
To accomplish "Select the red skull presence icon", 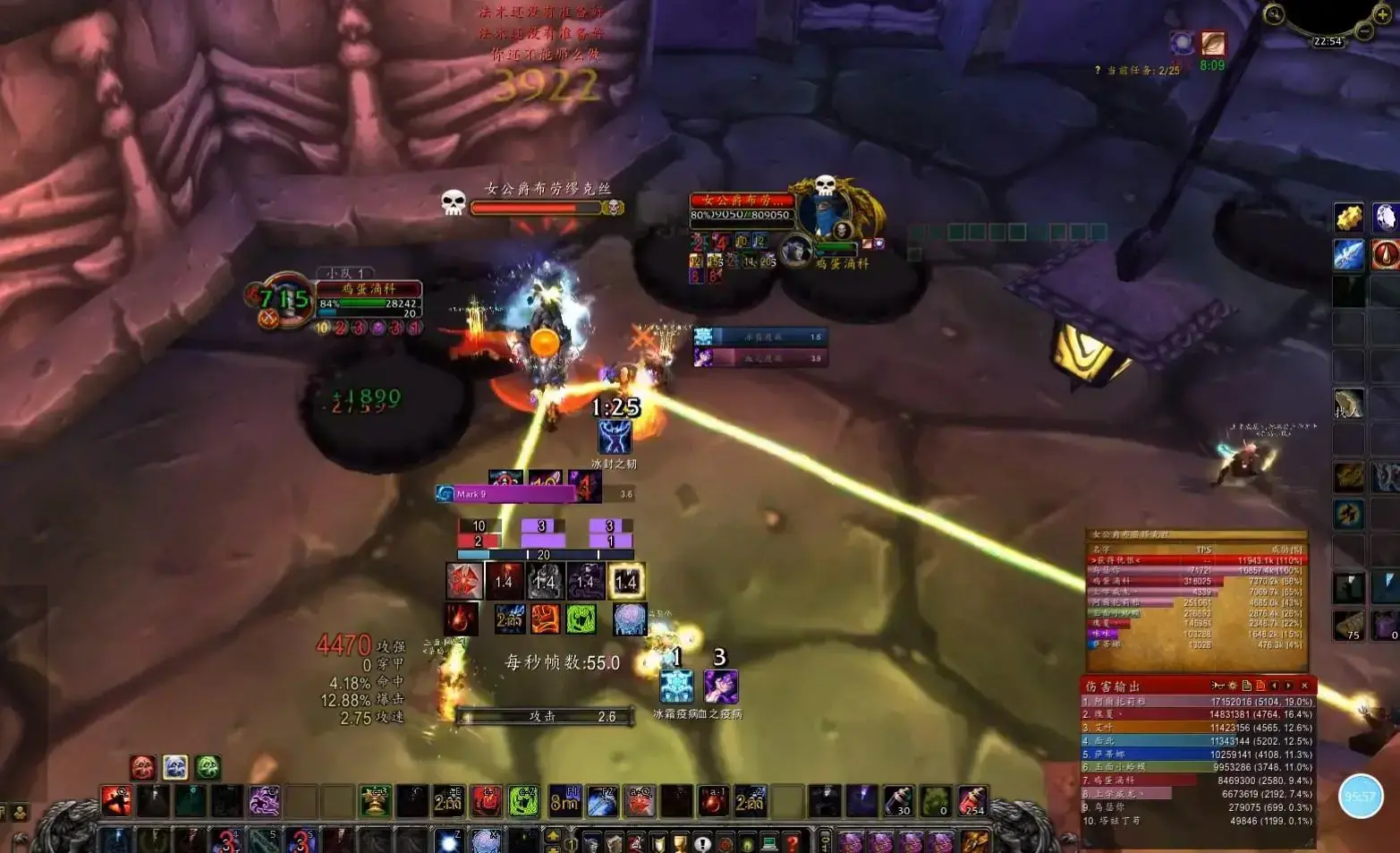I will [142, 767].
